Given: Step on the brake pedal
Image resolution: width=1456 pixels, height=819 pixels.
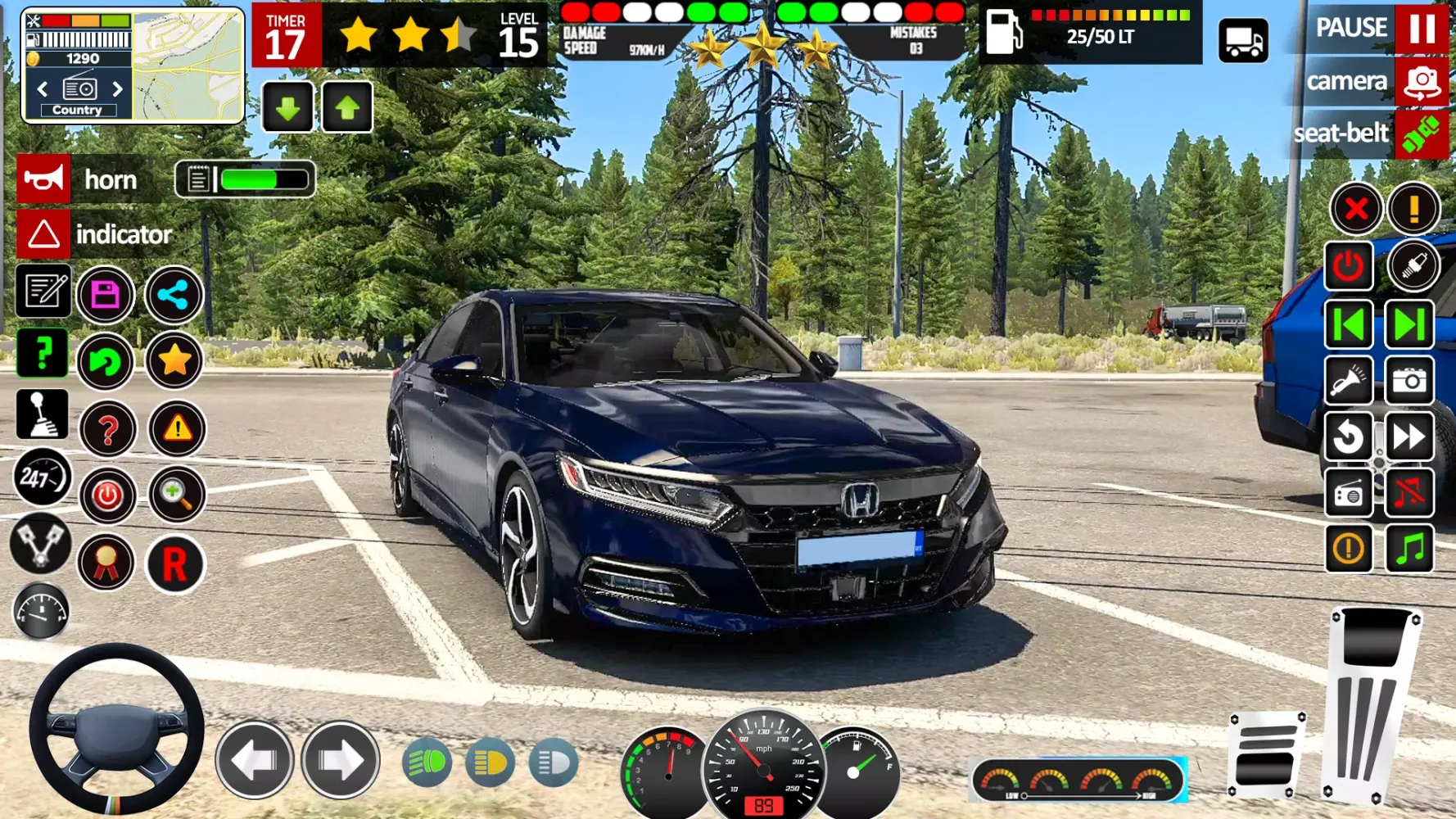Looking at the screenshot, I should [x=1265, y=753].
